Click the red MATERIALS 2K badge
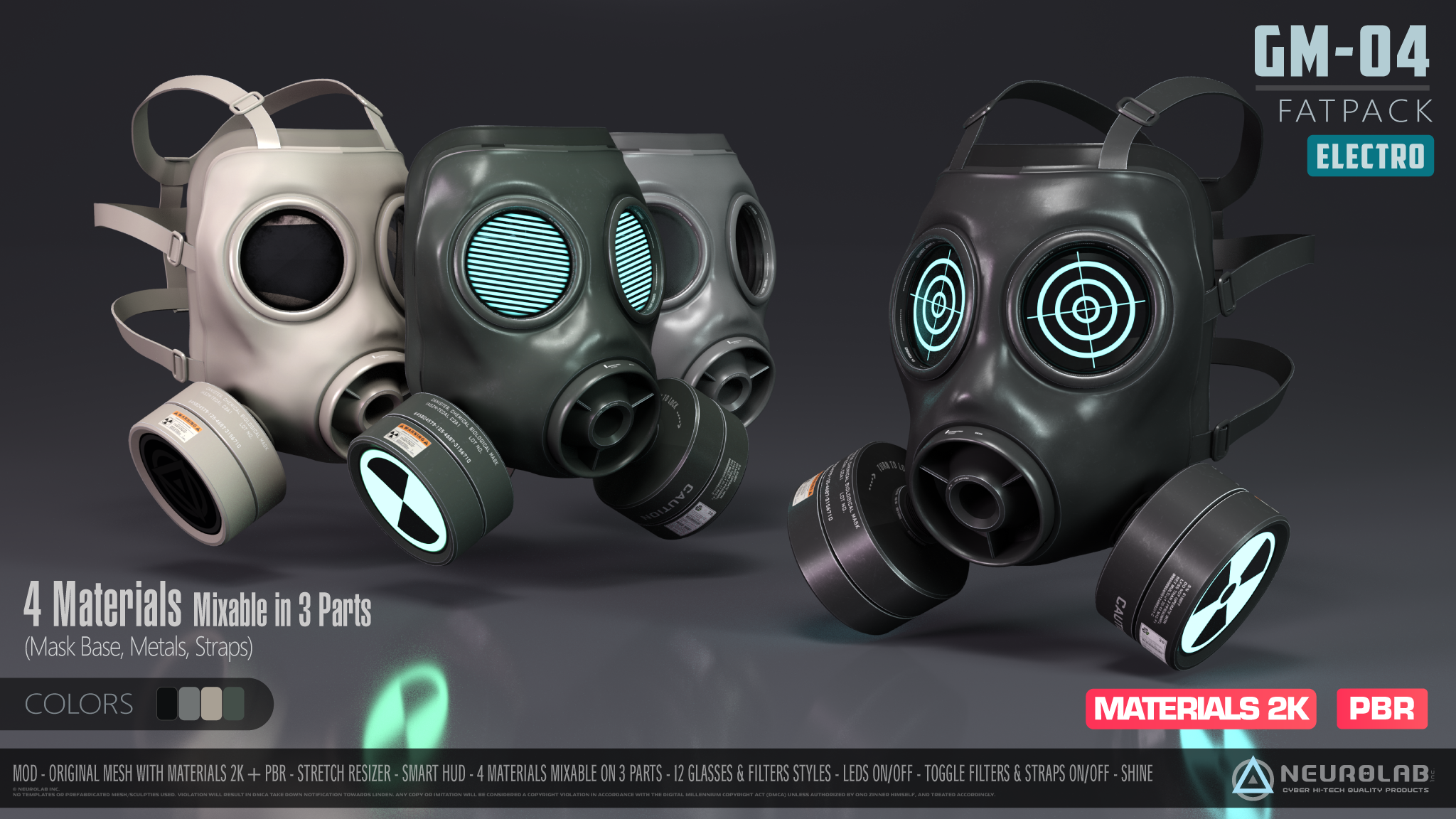 pyautogui.click(x=1201, y=709)
